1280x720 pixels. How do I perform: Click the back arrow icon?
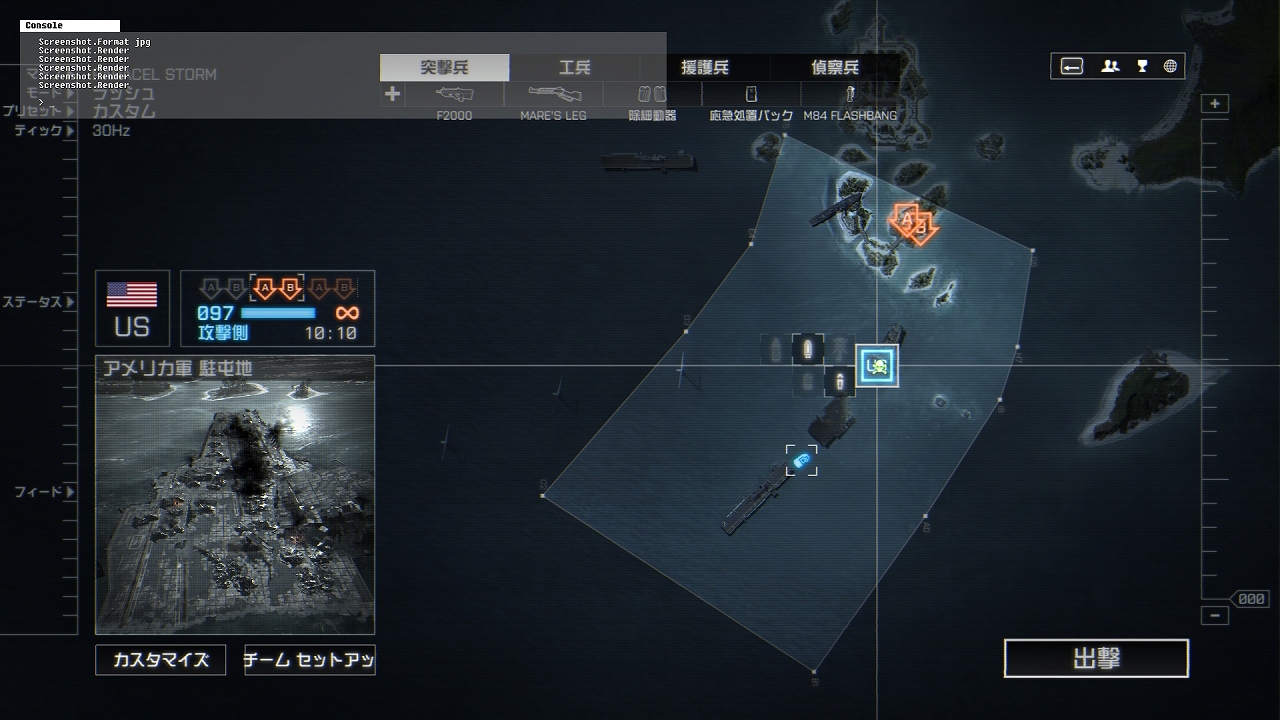tap(1072, 67)
